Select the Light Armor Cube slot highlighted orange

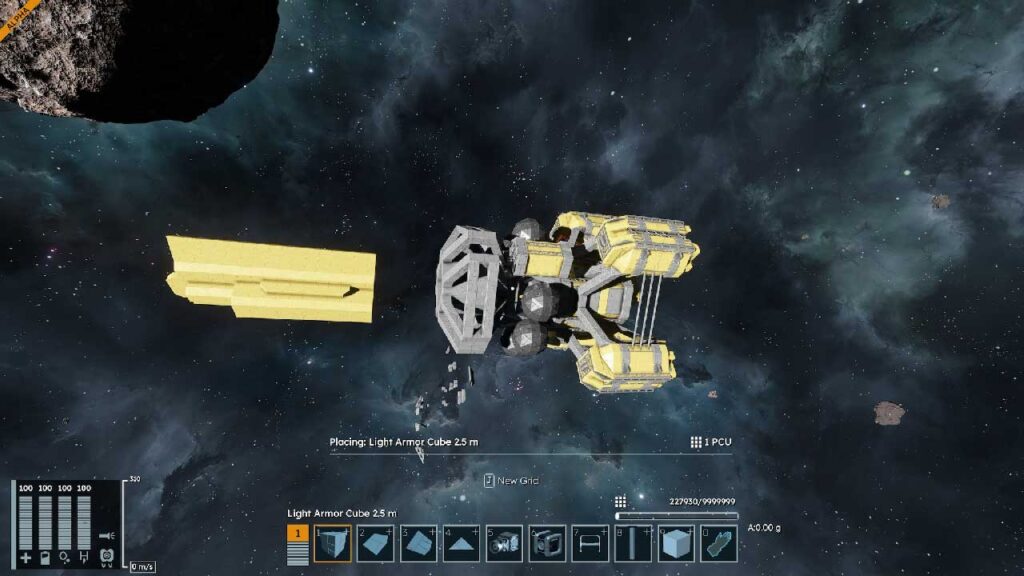332,543
